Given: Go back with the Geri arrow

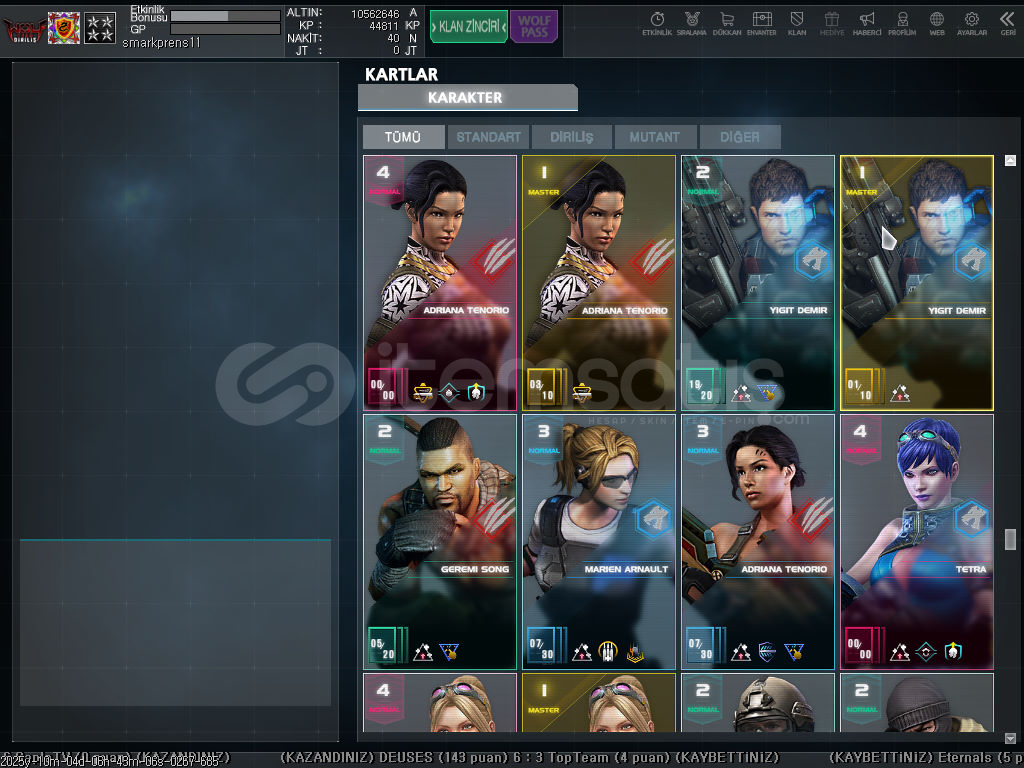Looking at the screenshot, I should pyautogui.click(x=1007, y=23).
